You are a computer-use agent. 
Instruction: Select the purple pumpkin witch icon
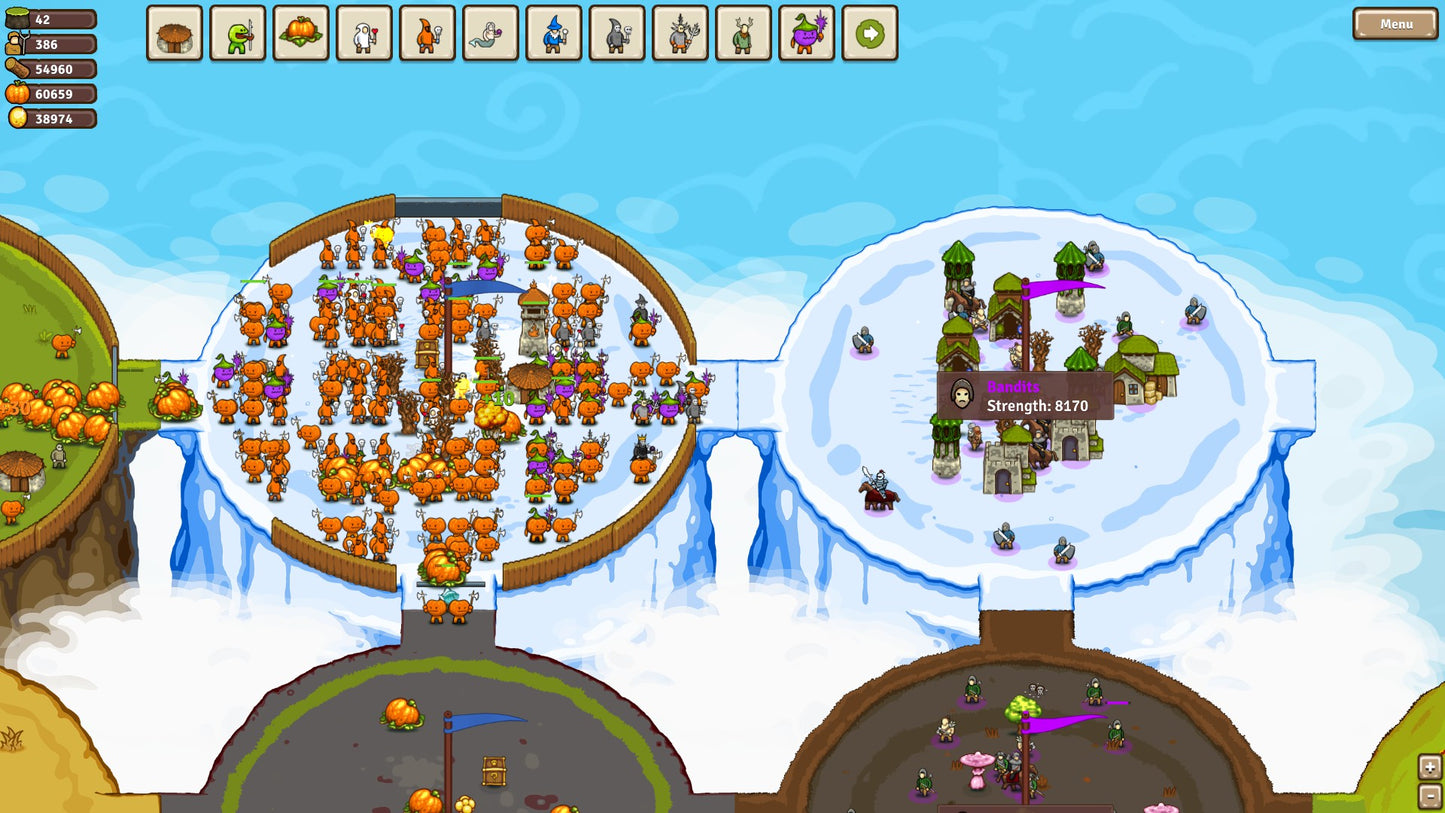807,33
